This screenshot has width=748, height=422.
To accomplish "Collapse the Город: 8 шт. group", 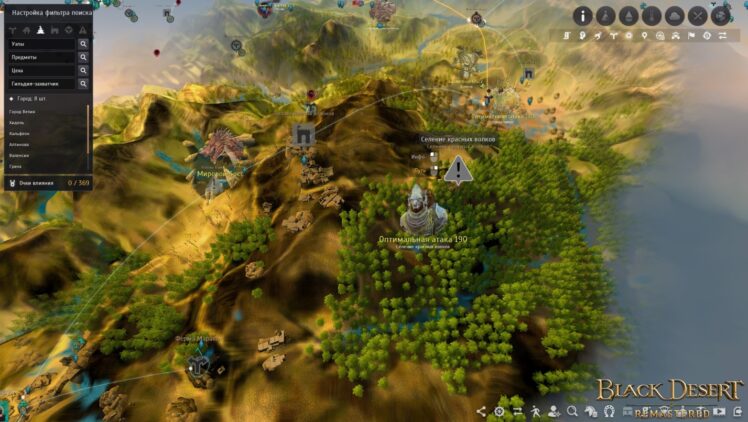I will point(11,100).
